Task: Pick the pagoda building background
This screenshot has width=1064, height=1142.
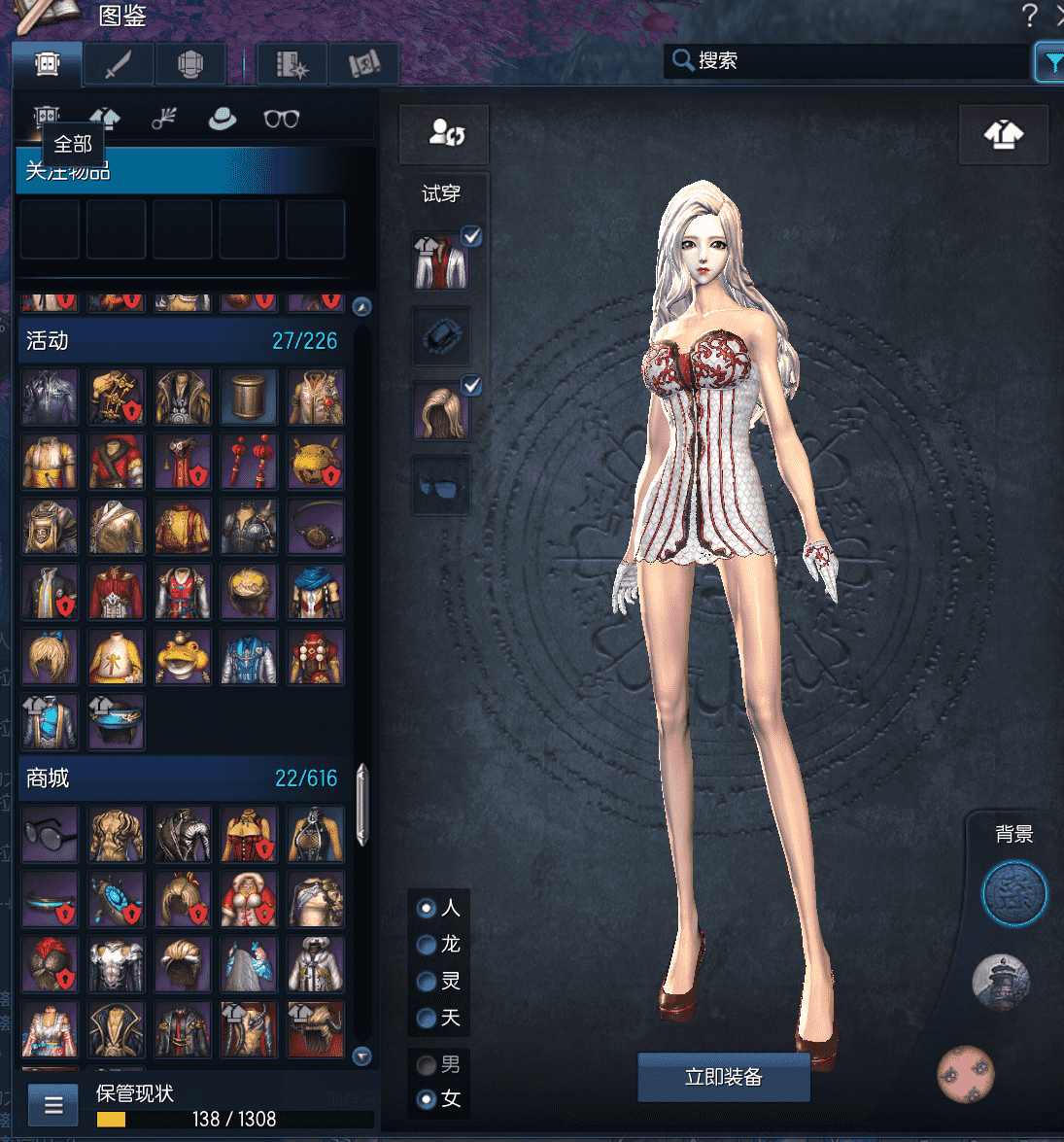Action: click(1000, 982)
